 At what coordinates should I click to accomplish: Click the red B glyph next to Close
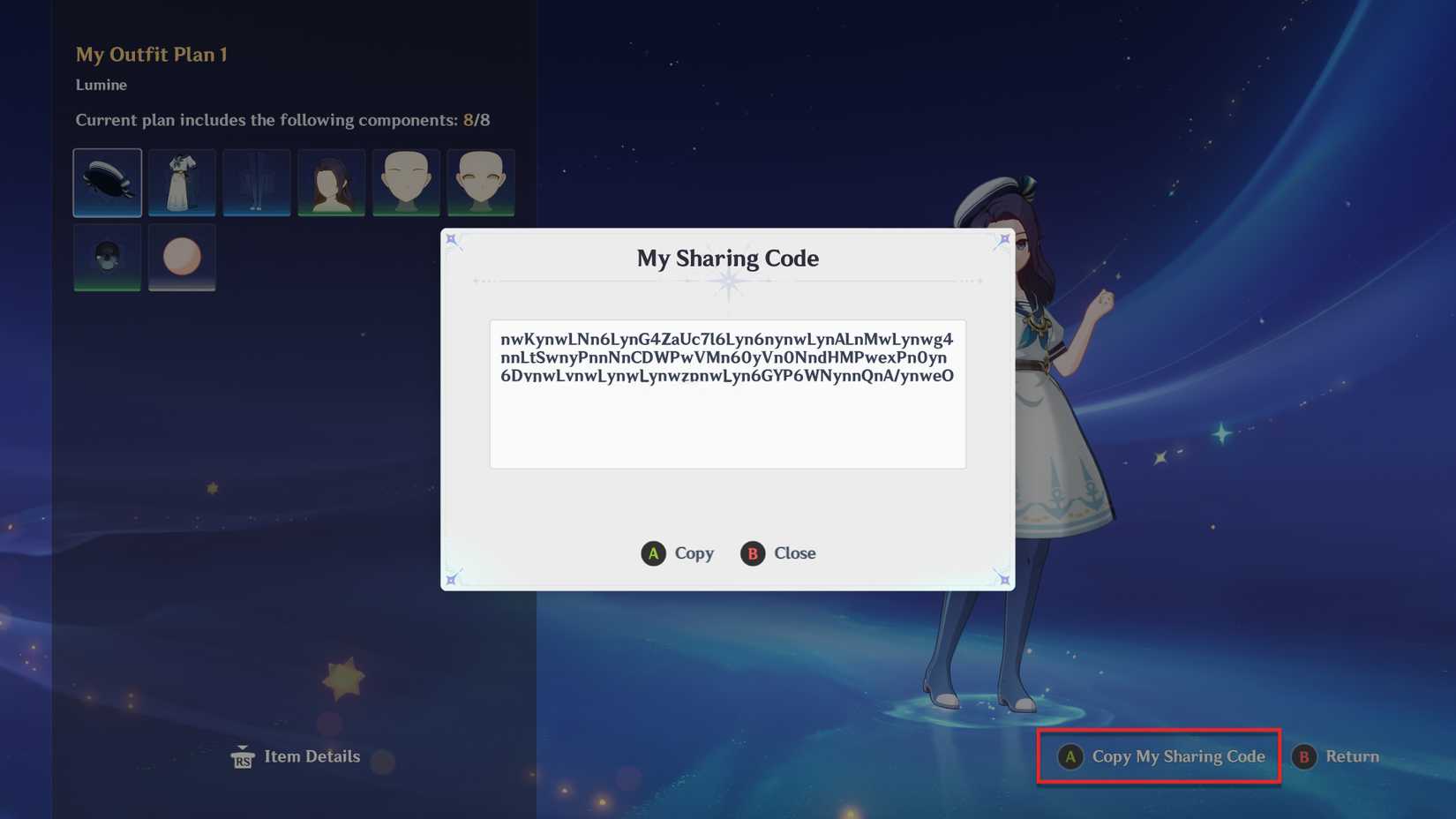(752, 553)
